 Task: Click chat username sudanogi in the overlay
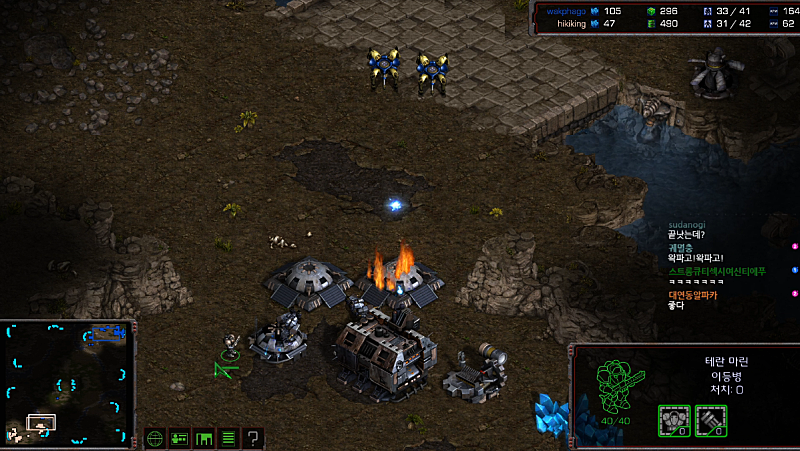point(687,225)
